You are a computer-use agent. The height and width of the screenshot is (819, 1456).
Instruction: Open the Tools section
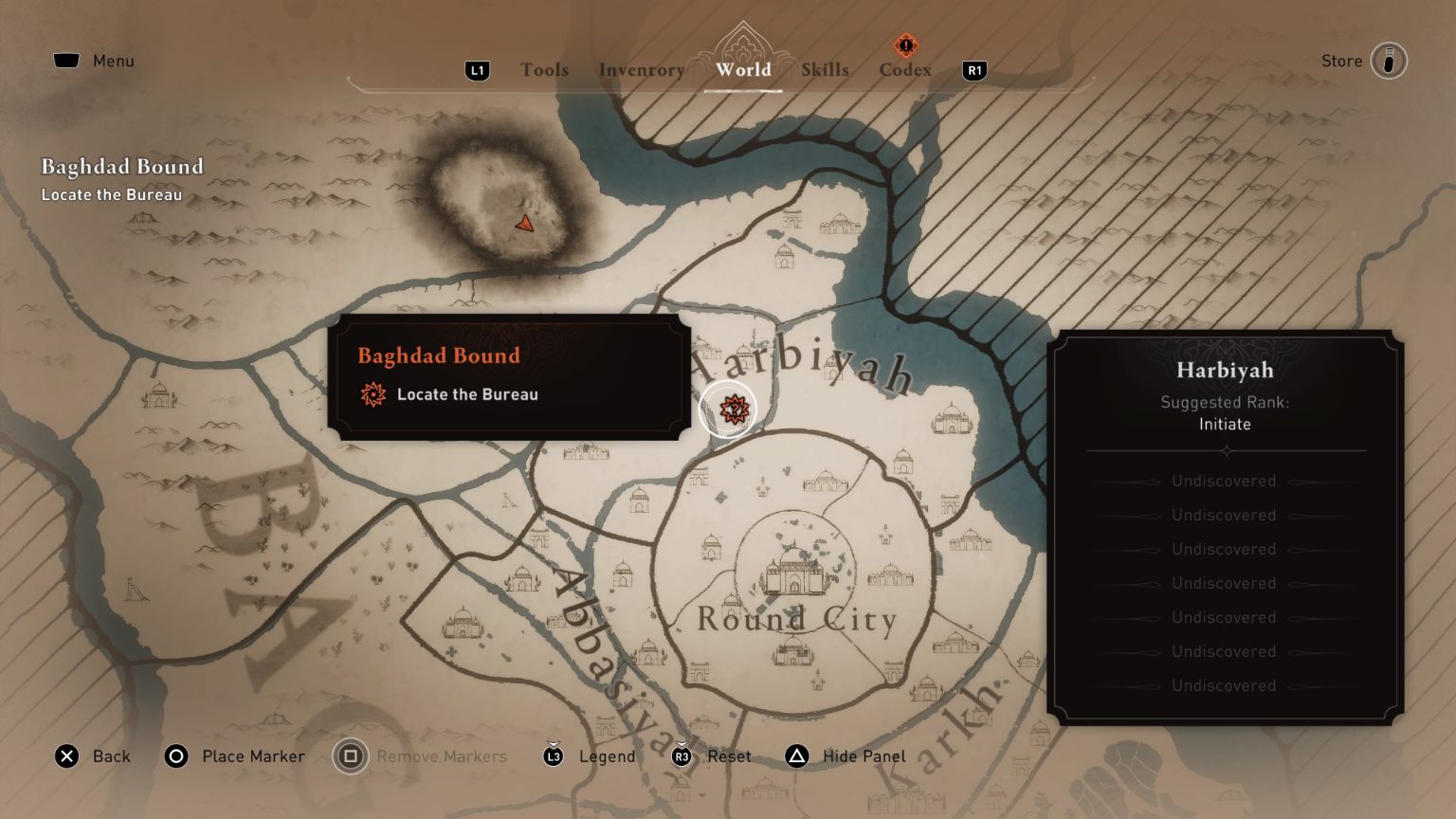[x=543, y=69]
